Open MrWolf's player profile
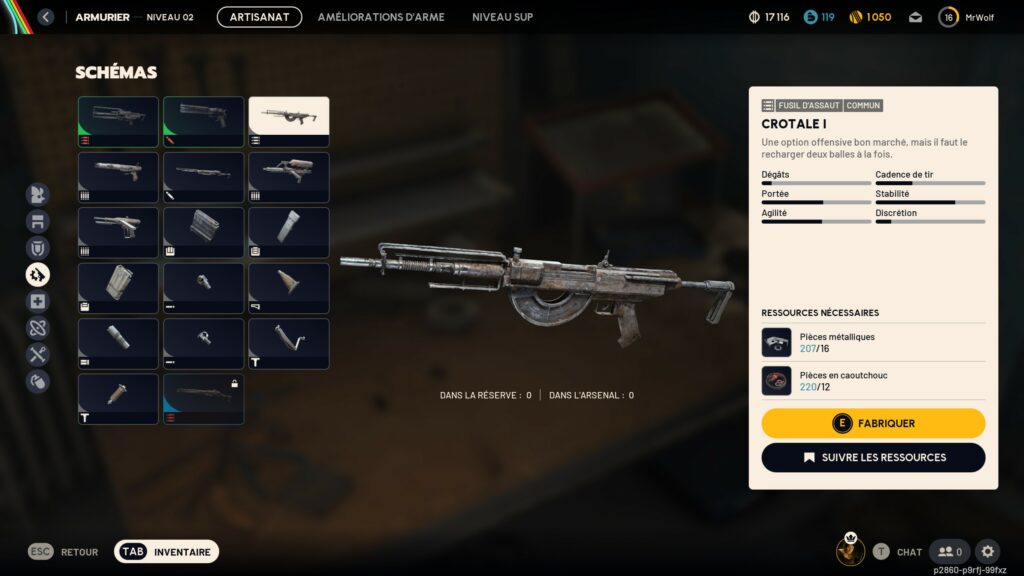Screen dimensions: 1024x576 pos(966,17)
